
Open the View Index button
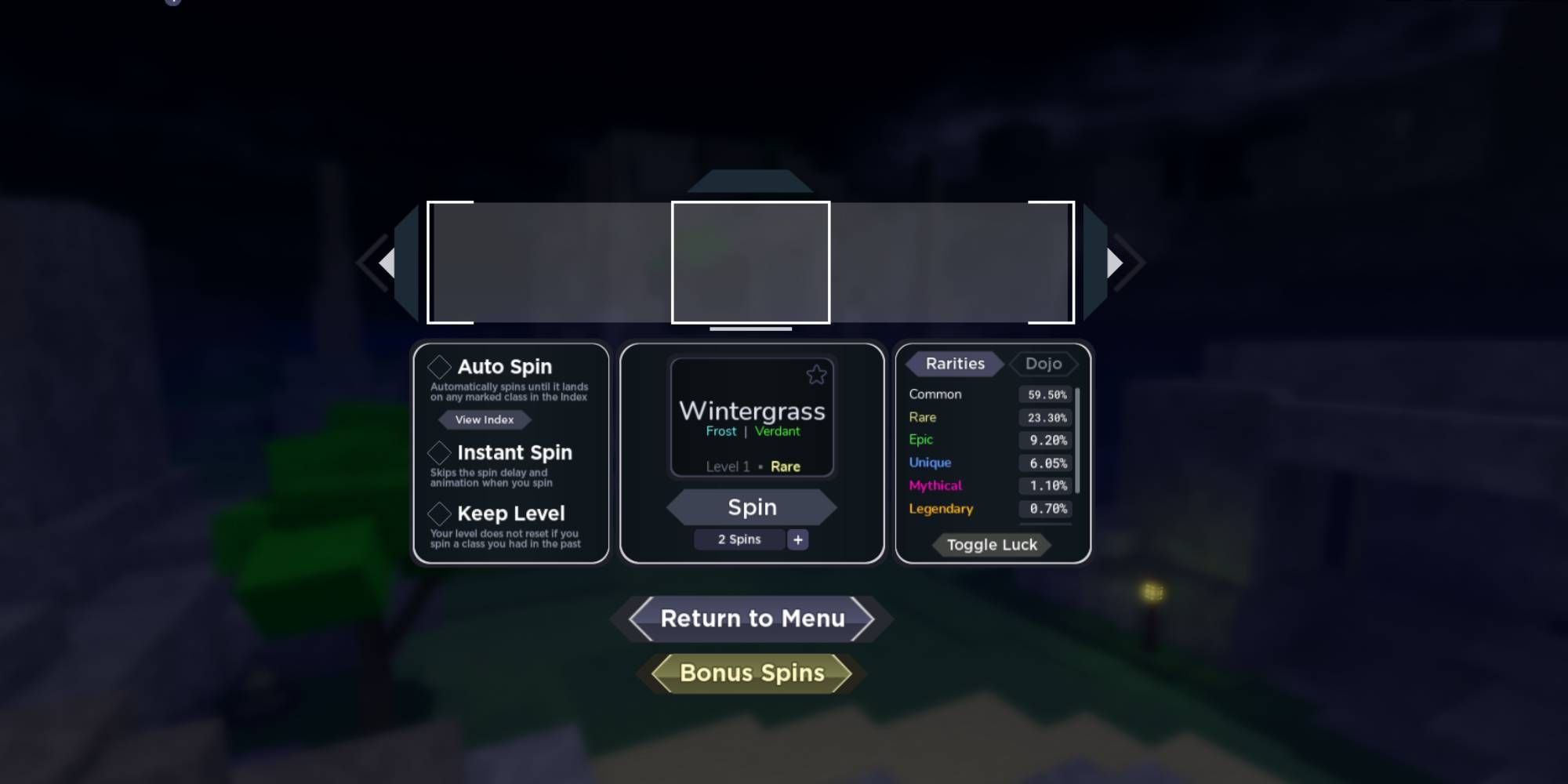[x=485, y=419]
